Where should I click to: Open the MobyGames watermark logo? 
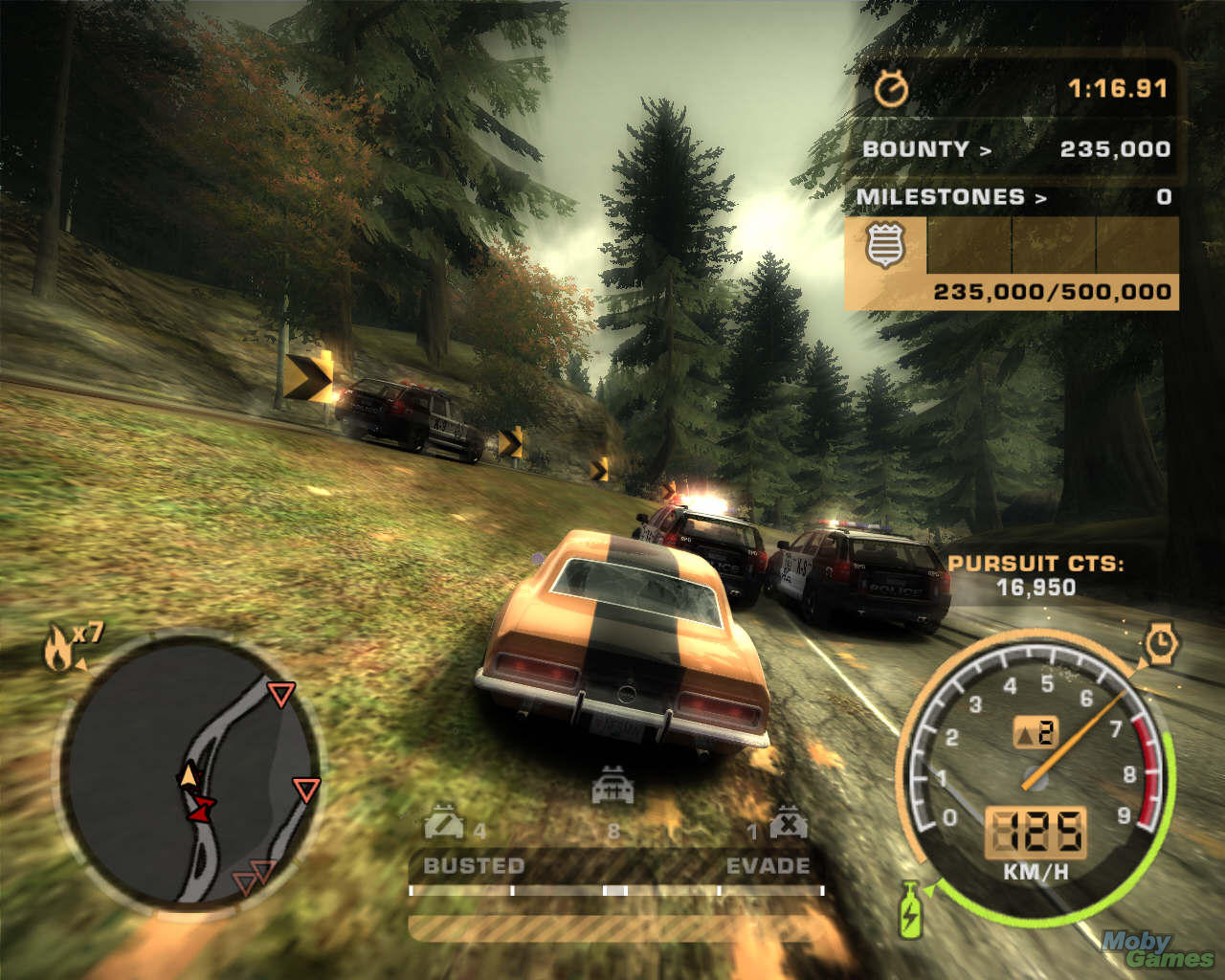(x=1155, y=948)
